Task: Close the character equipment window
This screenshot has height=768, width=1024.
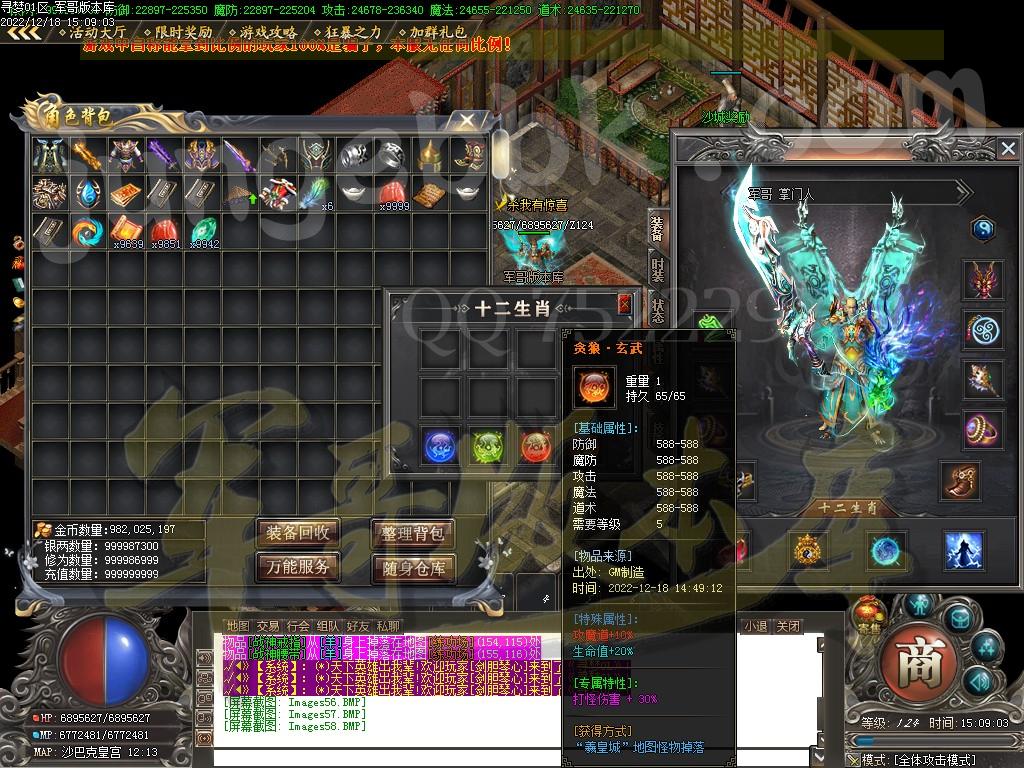Action: coord(1007,149)
